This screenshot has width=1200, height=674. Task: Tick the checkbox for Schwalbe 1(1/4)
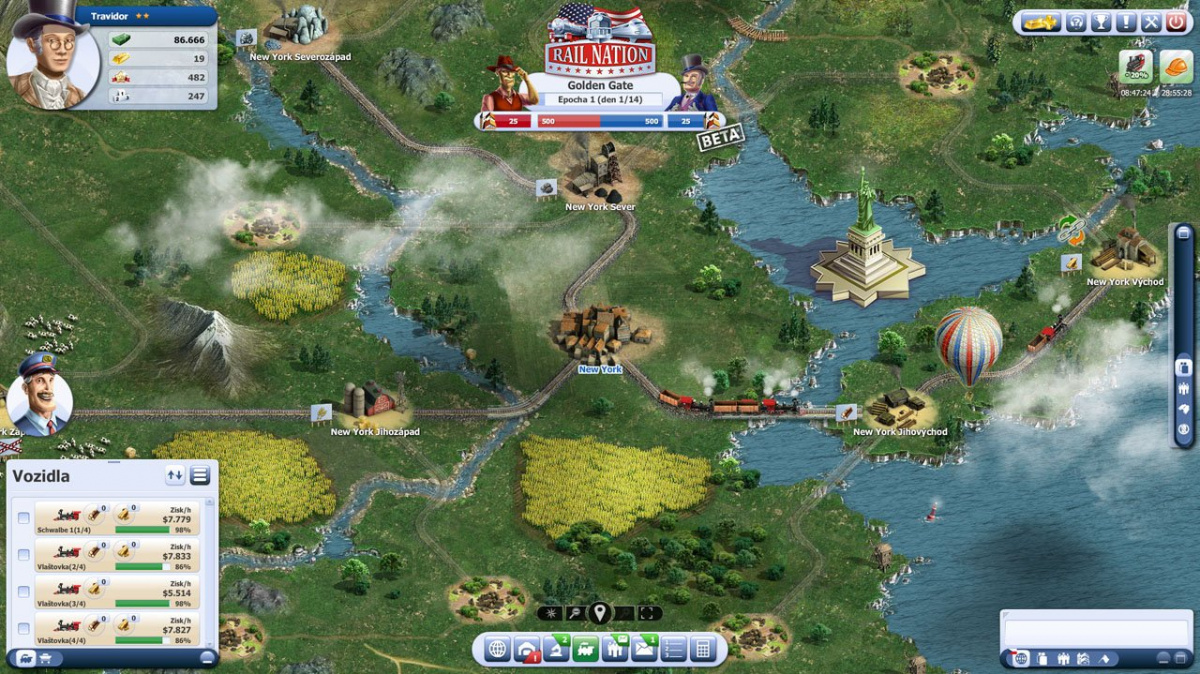(x=23, y=518)
